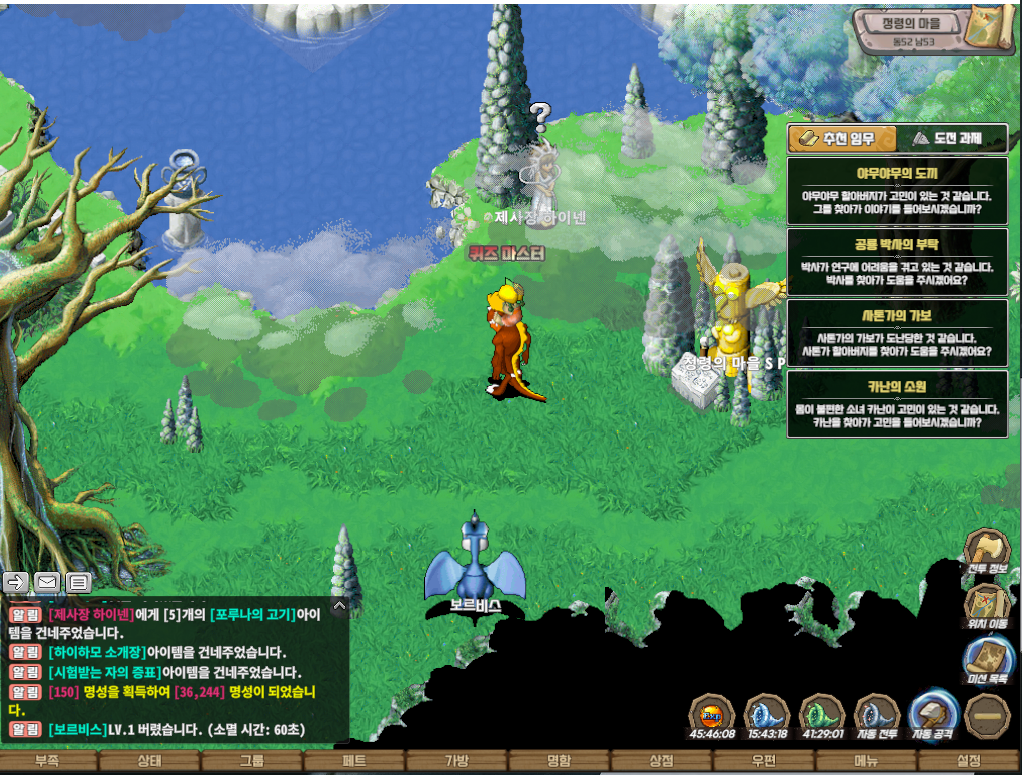Open the 상태 status menu

click(148, 762)
